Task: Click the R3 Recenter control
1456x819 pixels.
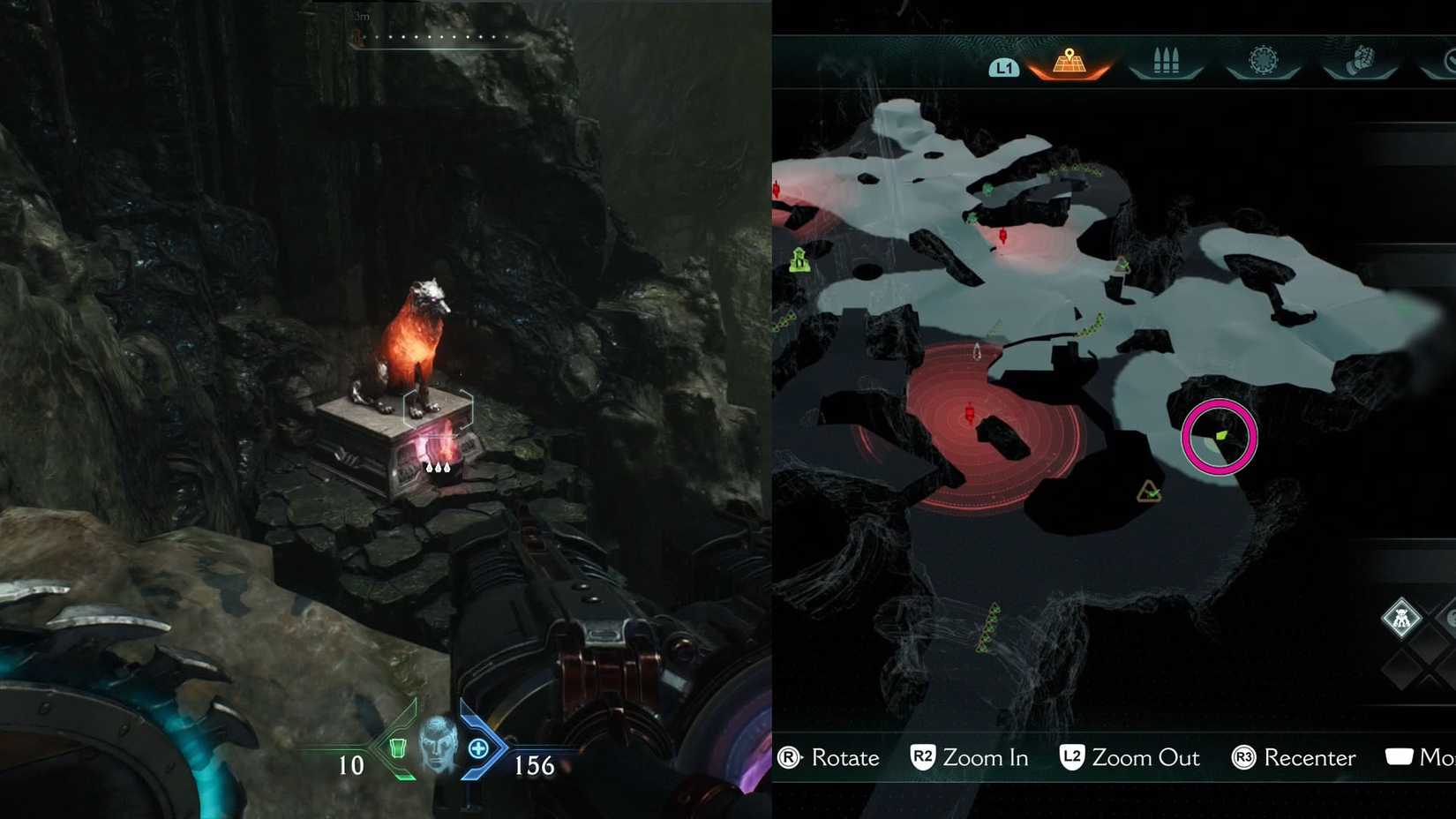Action: (x=1293, y=758)
